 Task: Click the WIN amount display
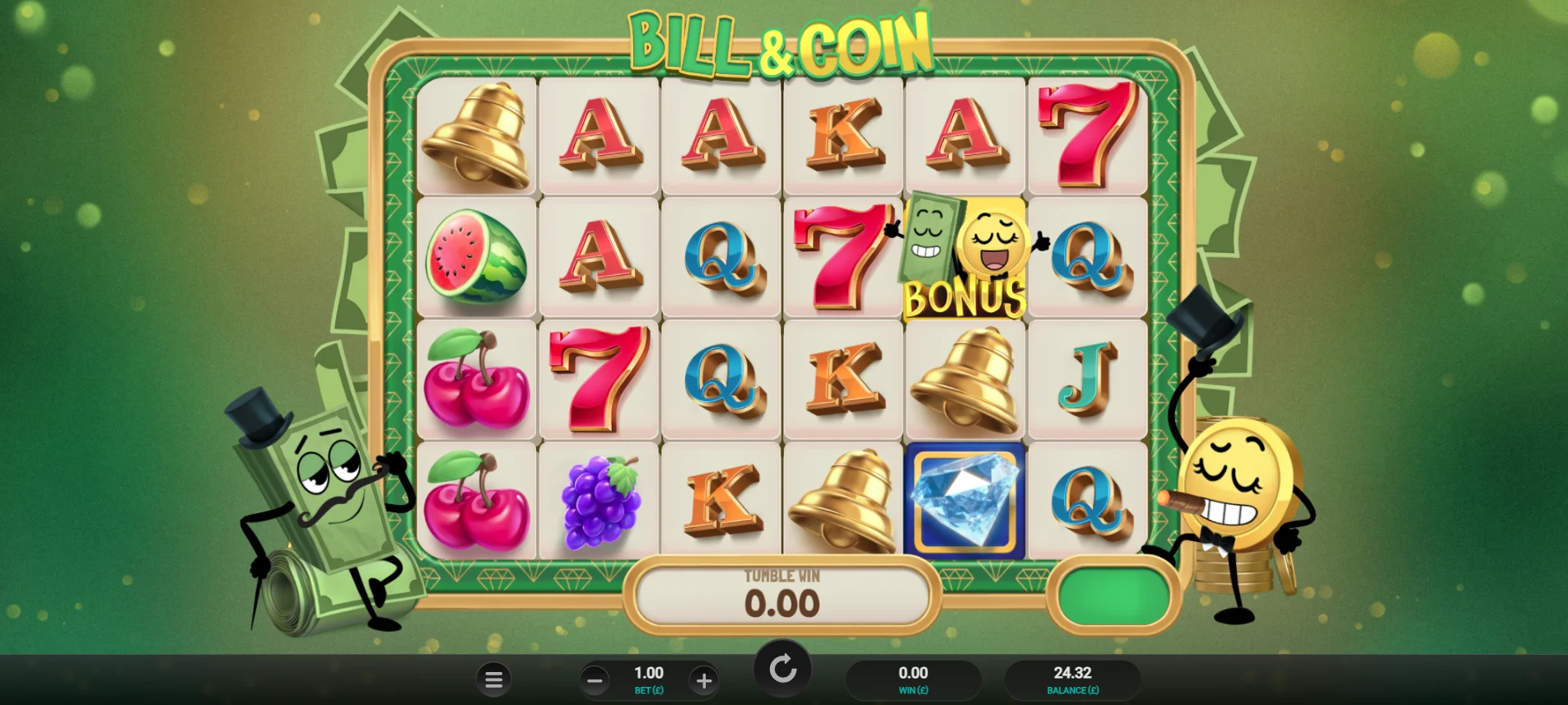914,679
